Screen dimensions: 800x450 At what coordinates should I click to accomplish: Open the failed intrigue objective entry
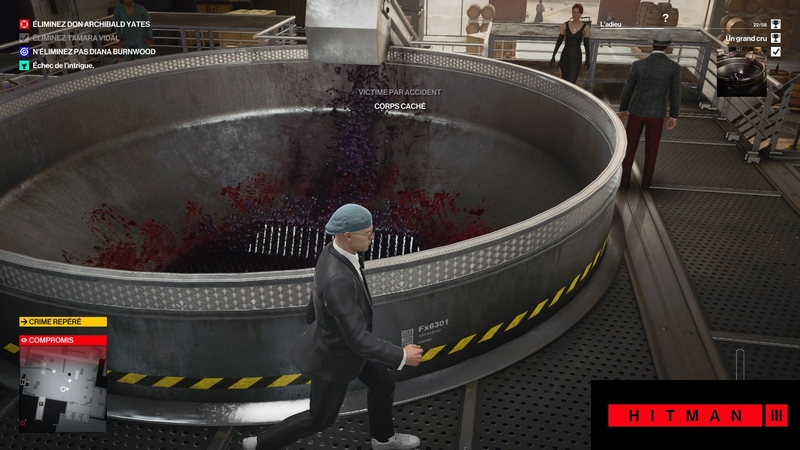pyautogui.click(x=62, y=65)
